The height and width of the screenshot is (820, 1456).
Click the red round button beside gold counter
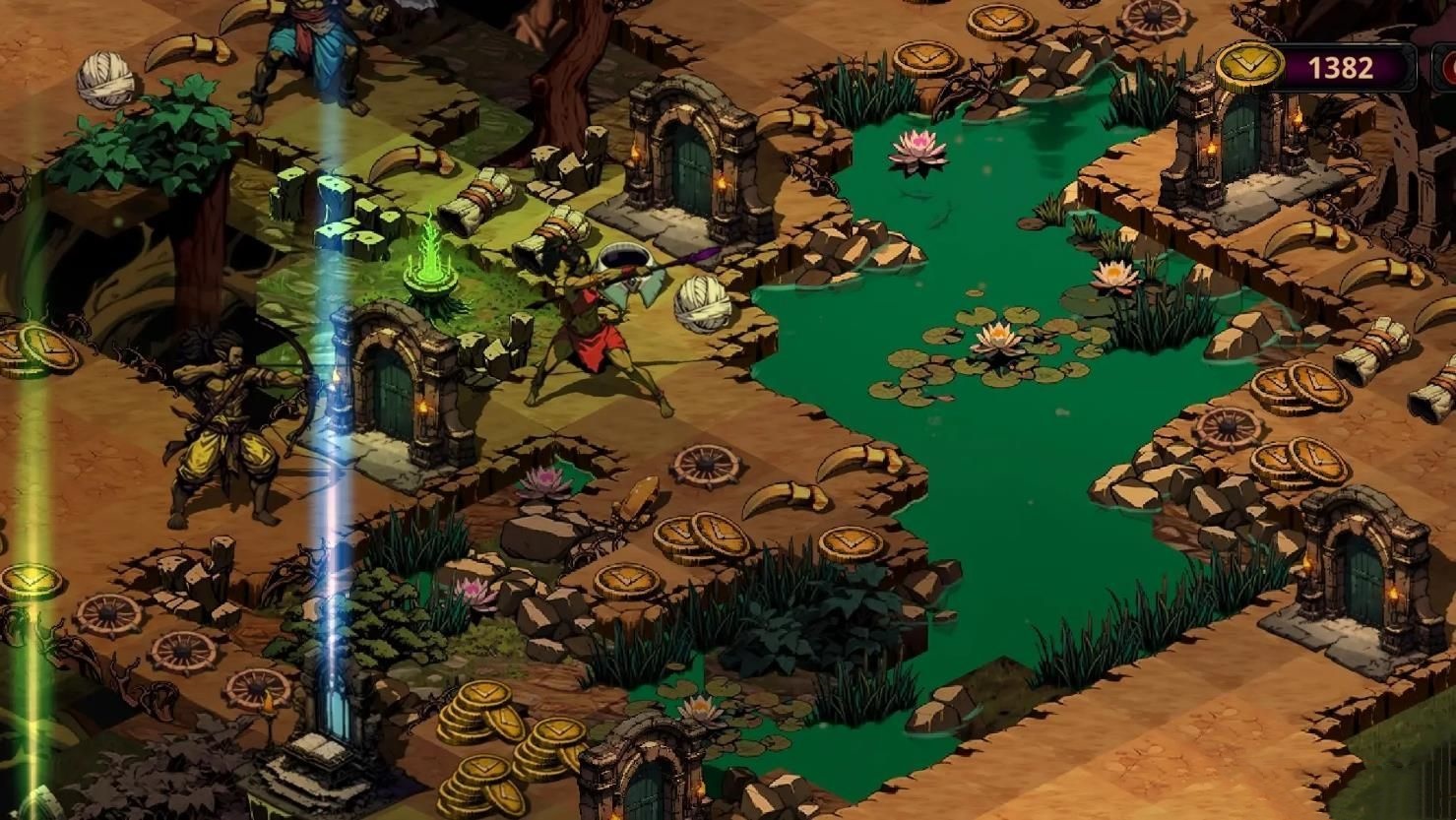pyautogui.click(x=1449, y=68)
